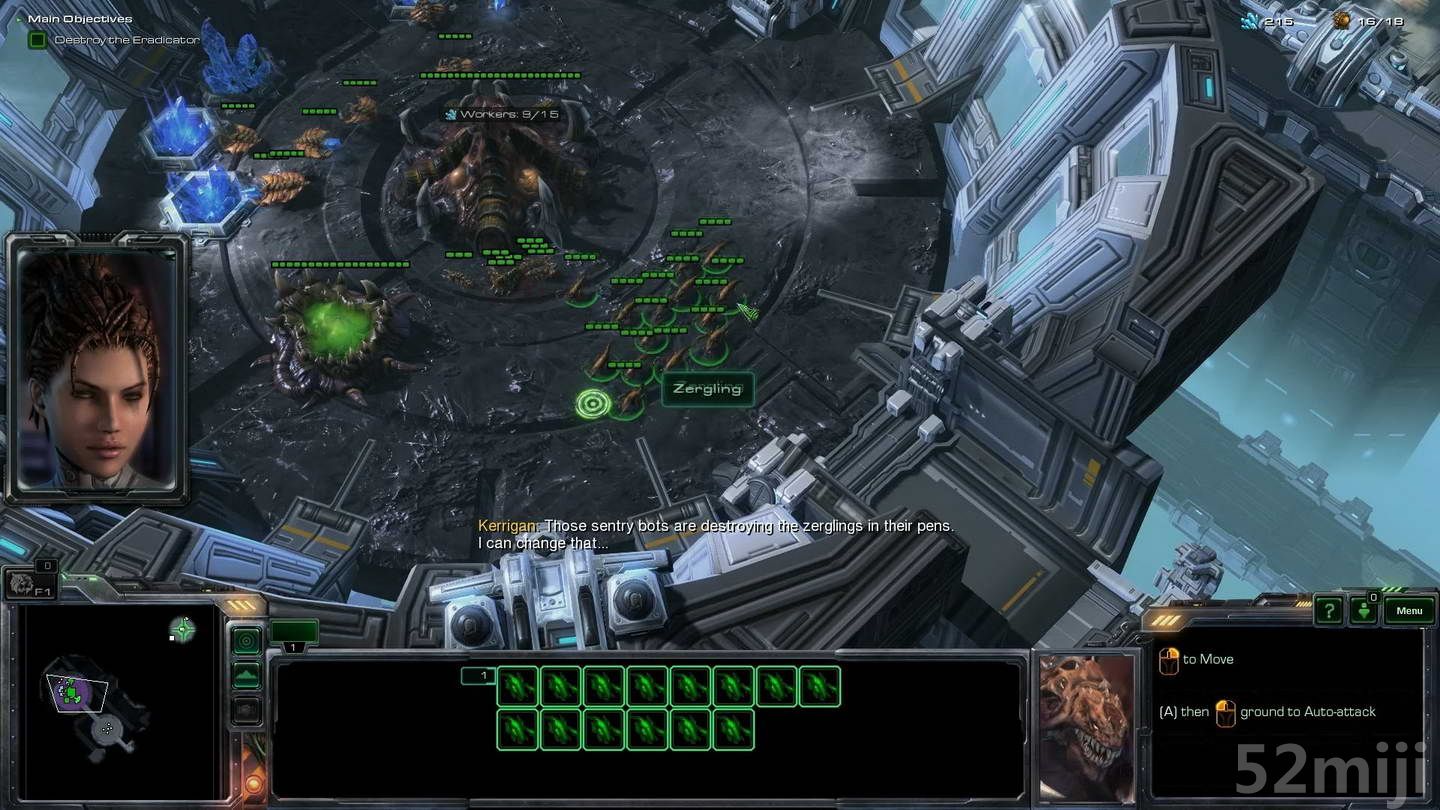Click the checkbox beside Destroy the Eradicator

(x=36, y=39)
